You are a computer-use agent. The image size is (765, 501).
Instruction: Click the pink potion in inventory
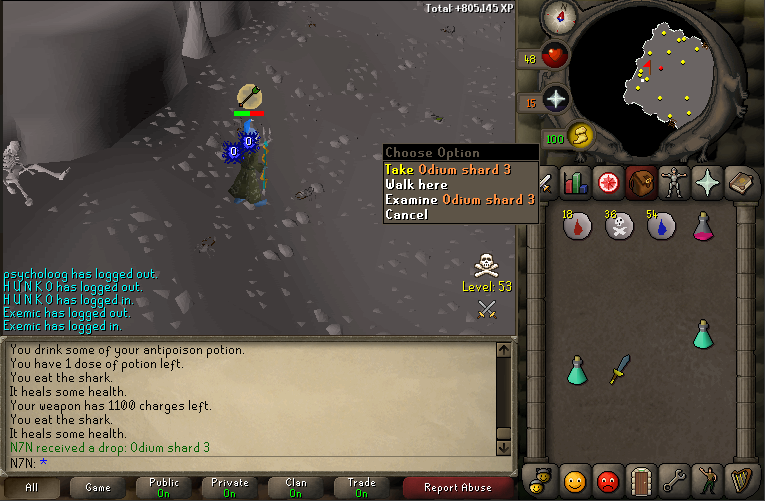point(703,227)
